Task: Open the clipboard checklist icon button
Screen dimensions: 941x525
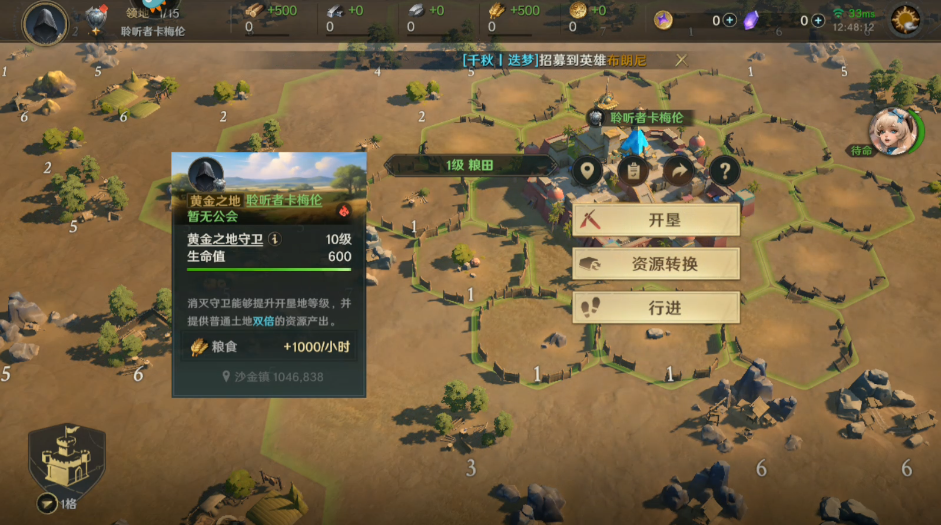Action: click(633, 170)
